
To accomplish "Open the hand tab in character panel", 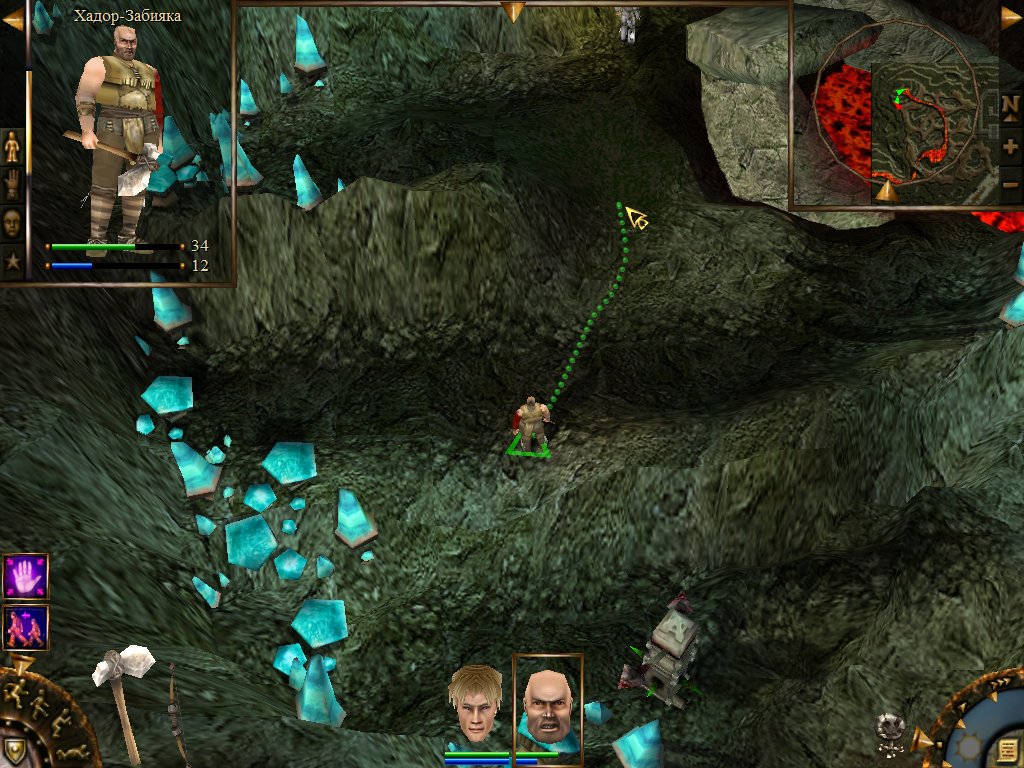I will tap(13, 184).
